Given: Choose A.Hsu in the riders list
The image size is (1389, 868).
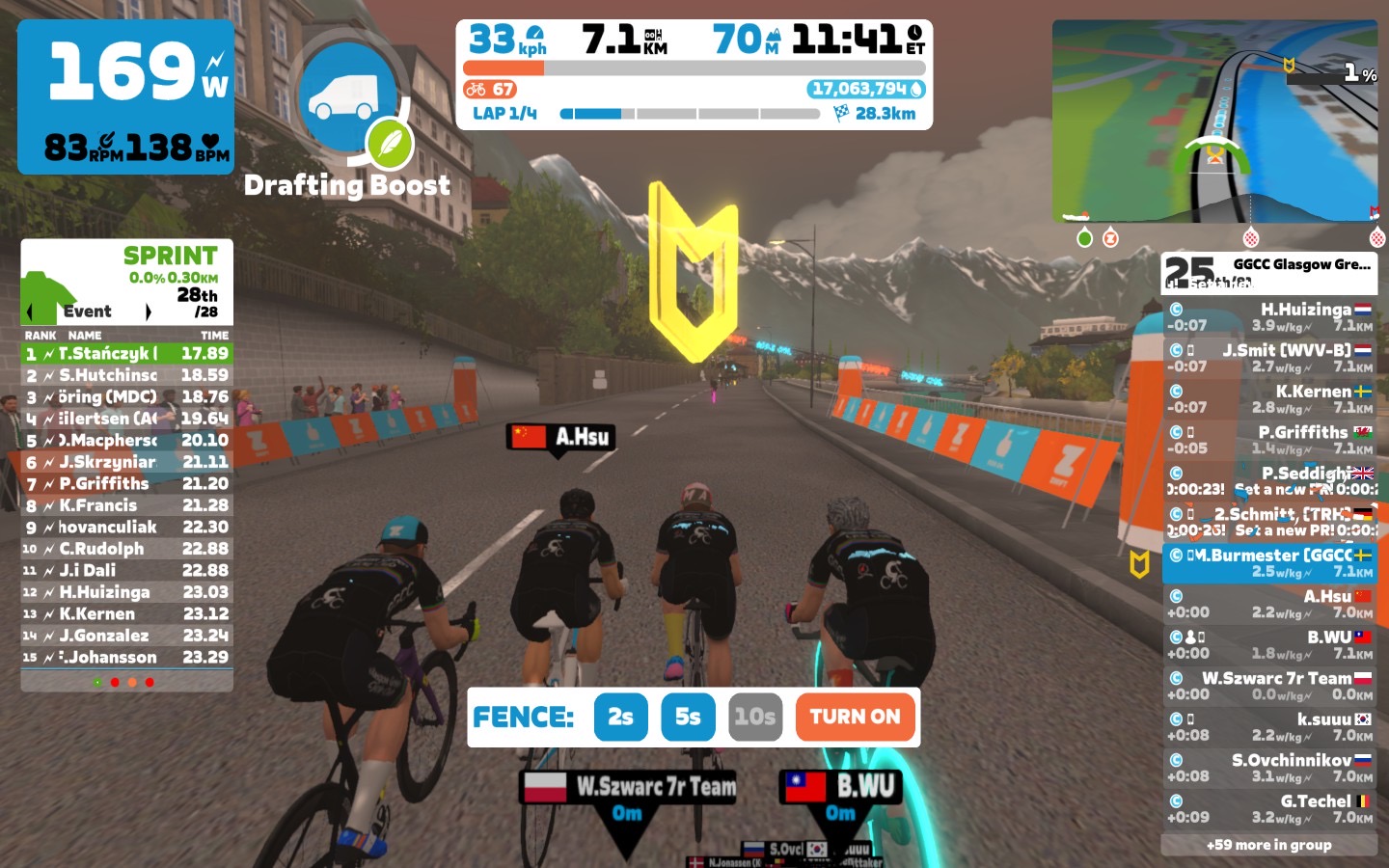Looking at the screenshot, I should 1268,604.
